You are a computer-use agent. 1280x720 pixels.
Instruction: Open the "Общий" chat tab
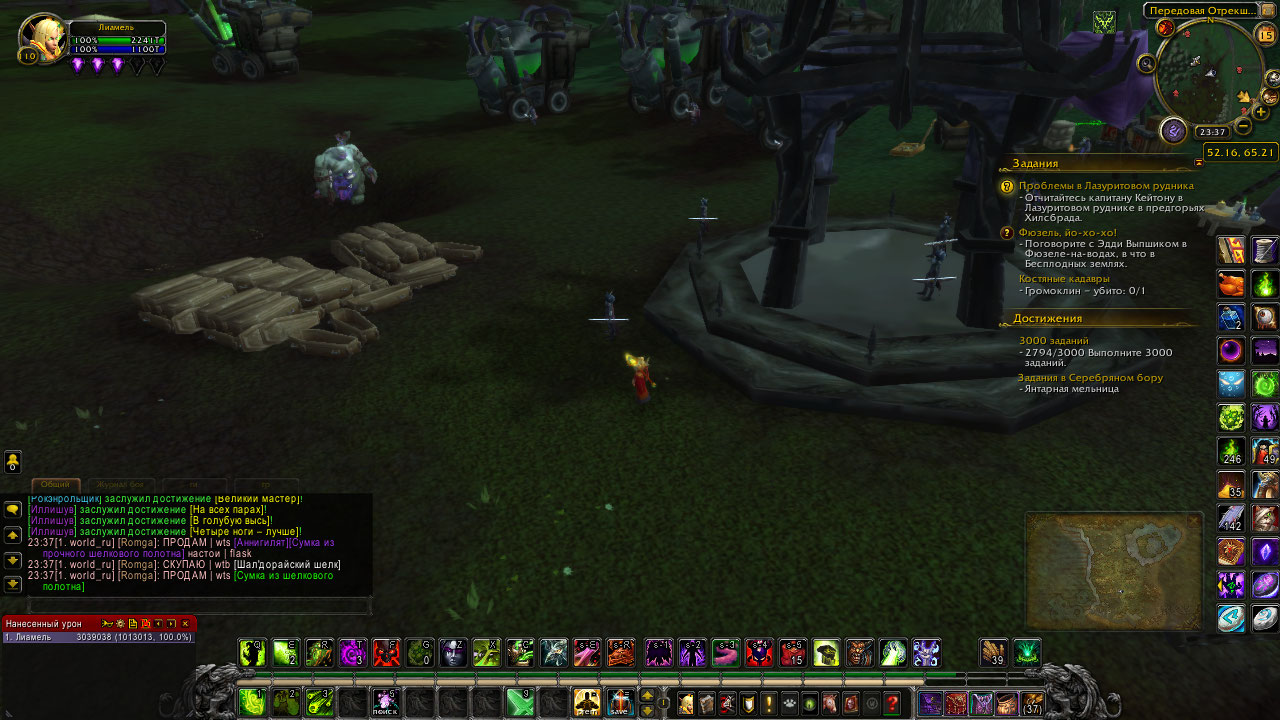55,485
